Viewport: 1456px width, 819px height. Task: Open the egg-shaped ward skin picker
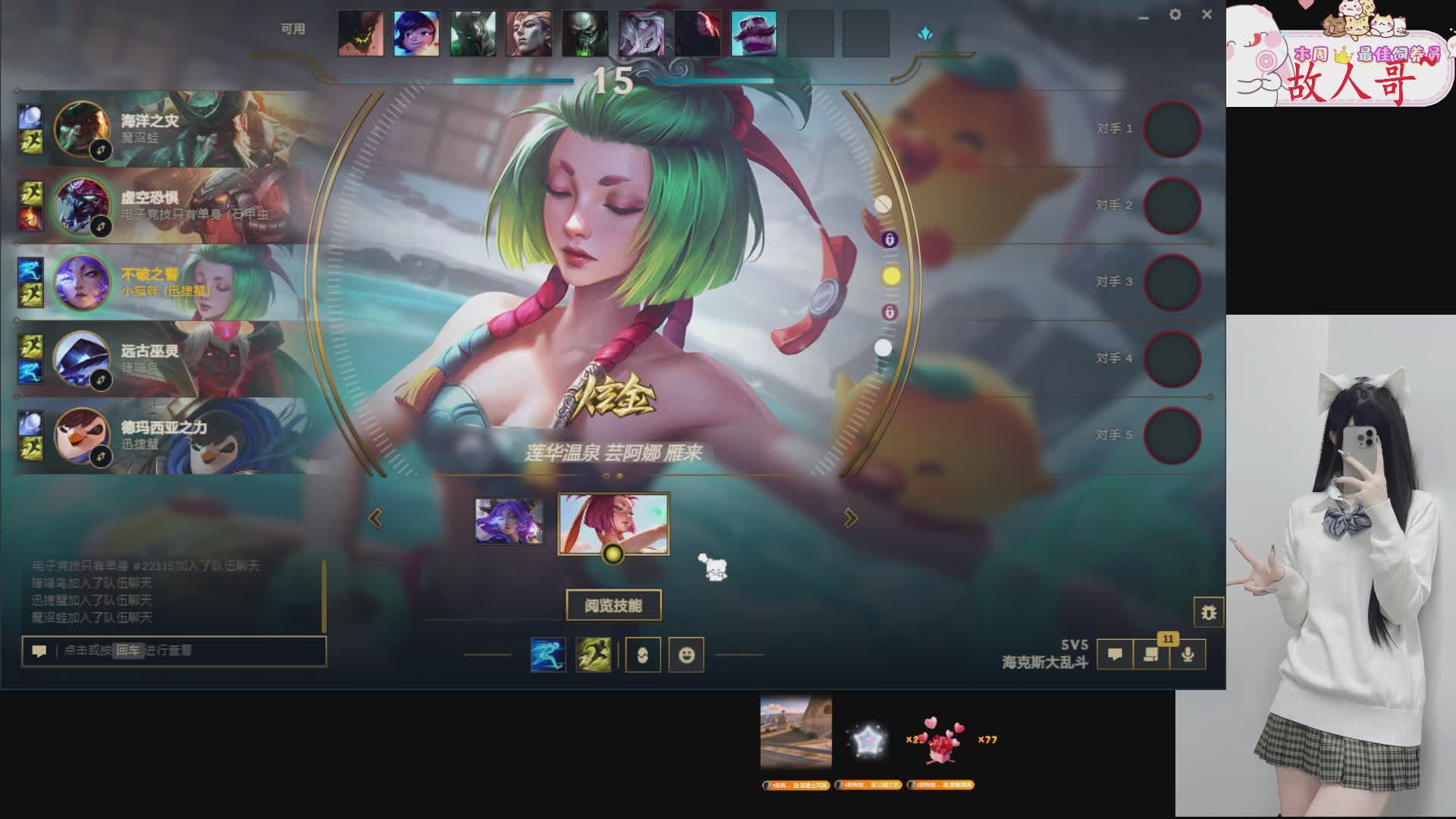click(642, 654)
